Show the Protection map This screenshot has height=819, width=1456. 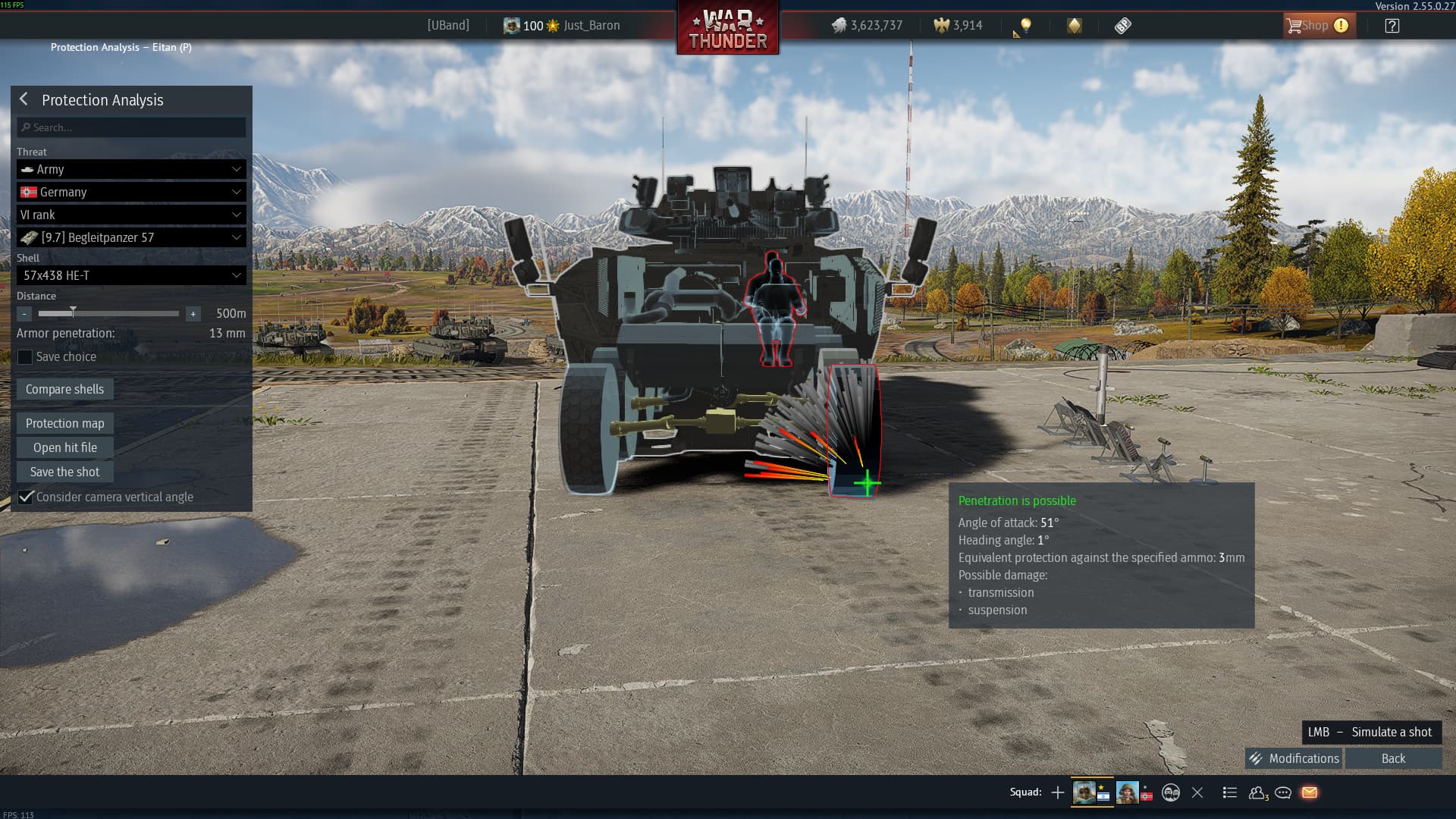(x=64, y=423)
